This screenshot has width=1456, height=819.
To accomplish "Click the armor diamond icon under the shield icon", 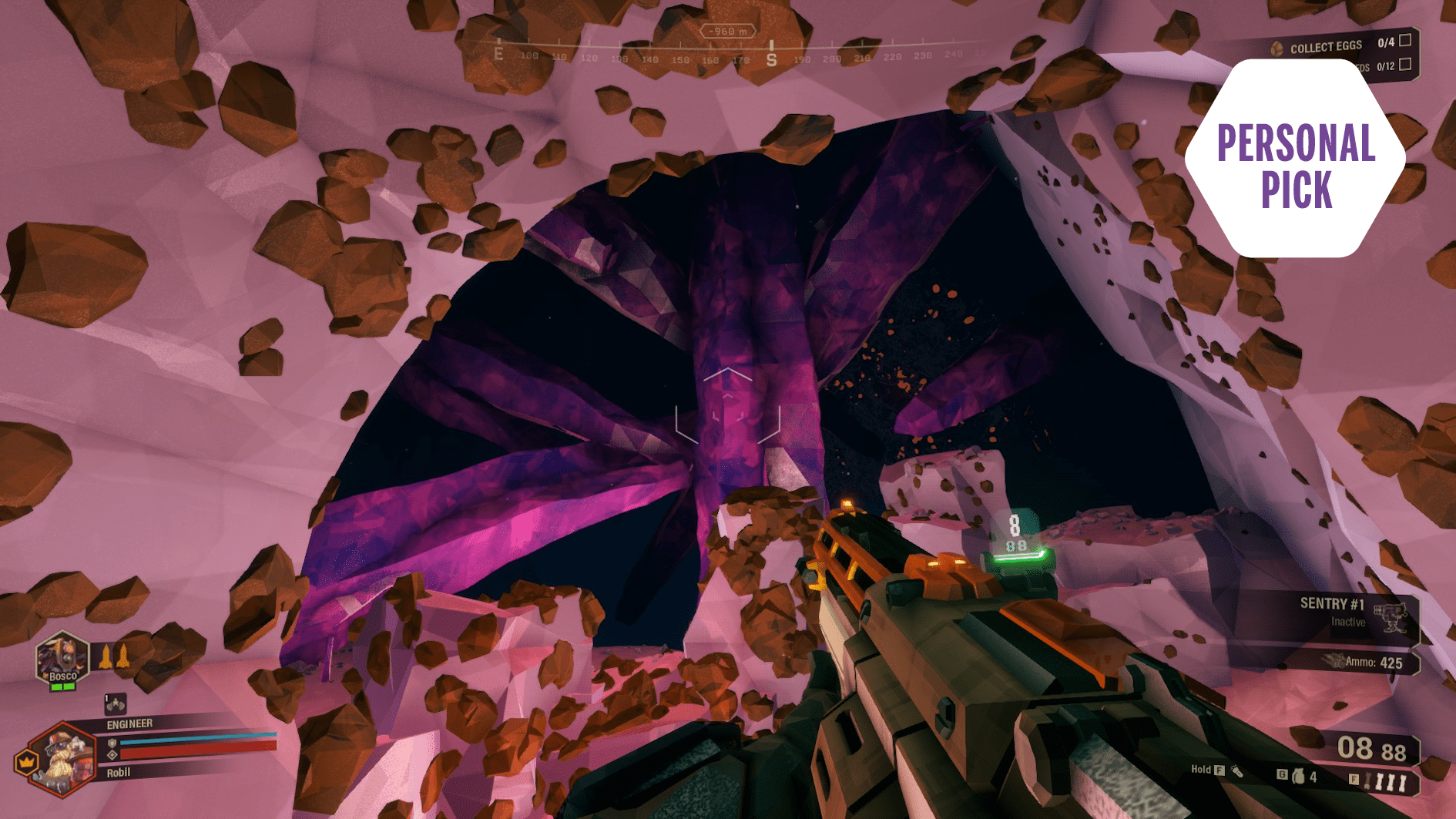I will coord(112,754).
